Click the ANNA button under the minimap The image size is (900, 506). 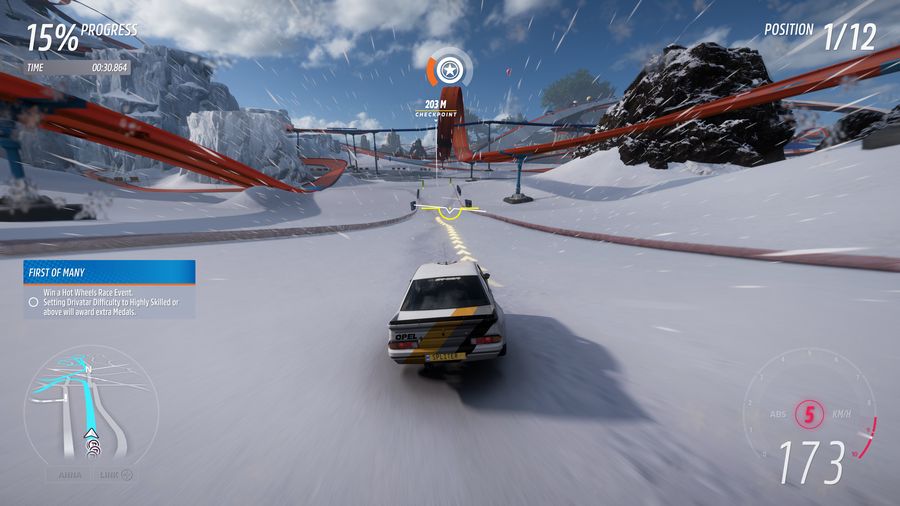pyautogui.click(x=68, y=475)
